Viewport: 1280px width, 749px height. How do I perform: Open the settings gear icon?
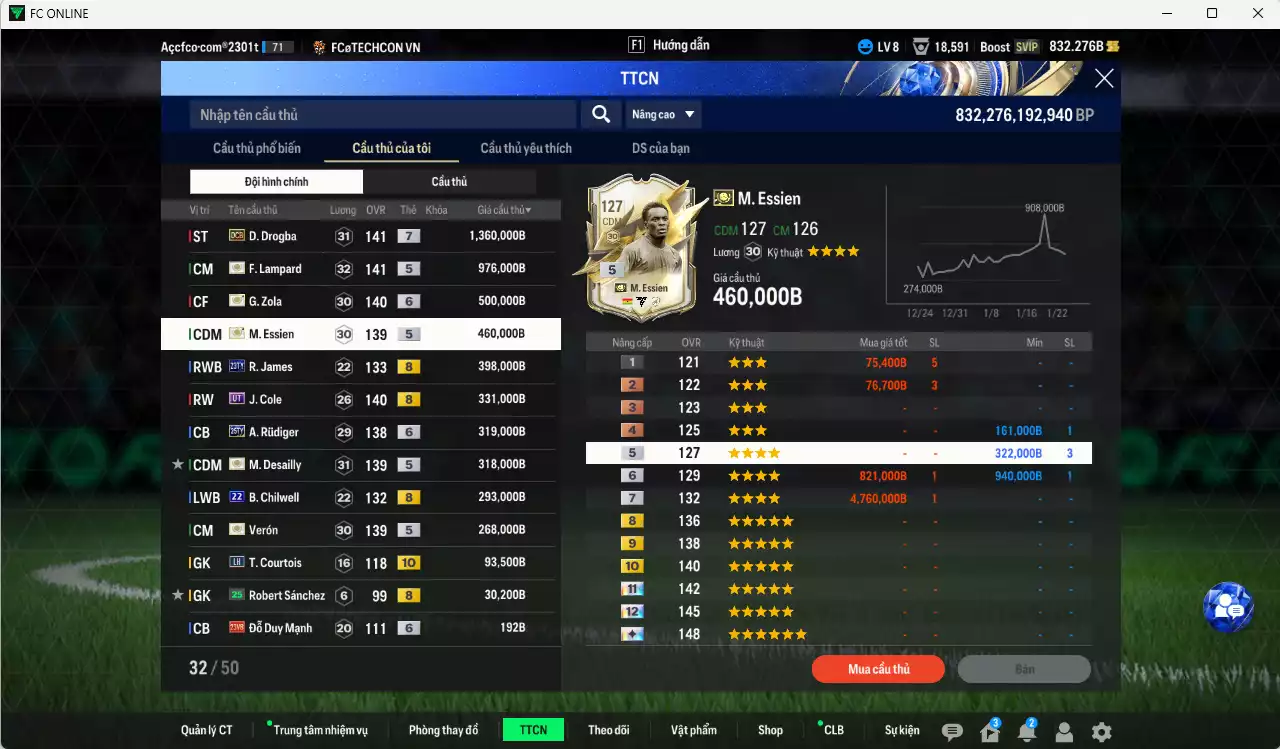tap(1100, 732)
